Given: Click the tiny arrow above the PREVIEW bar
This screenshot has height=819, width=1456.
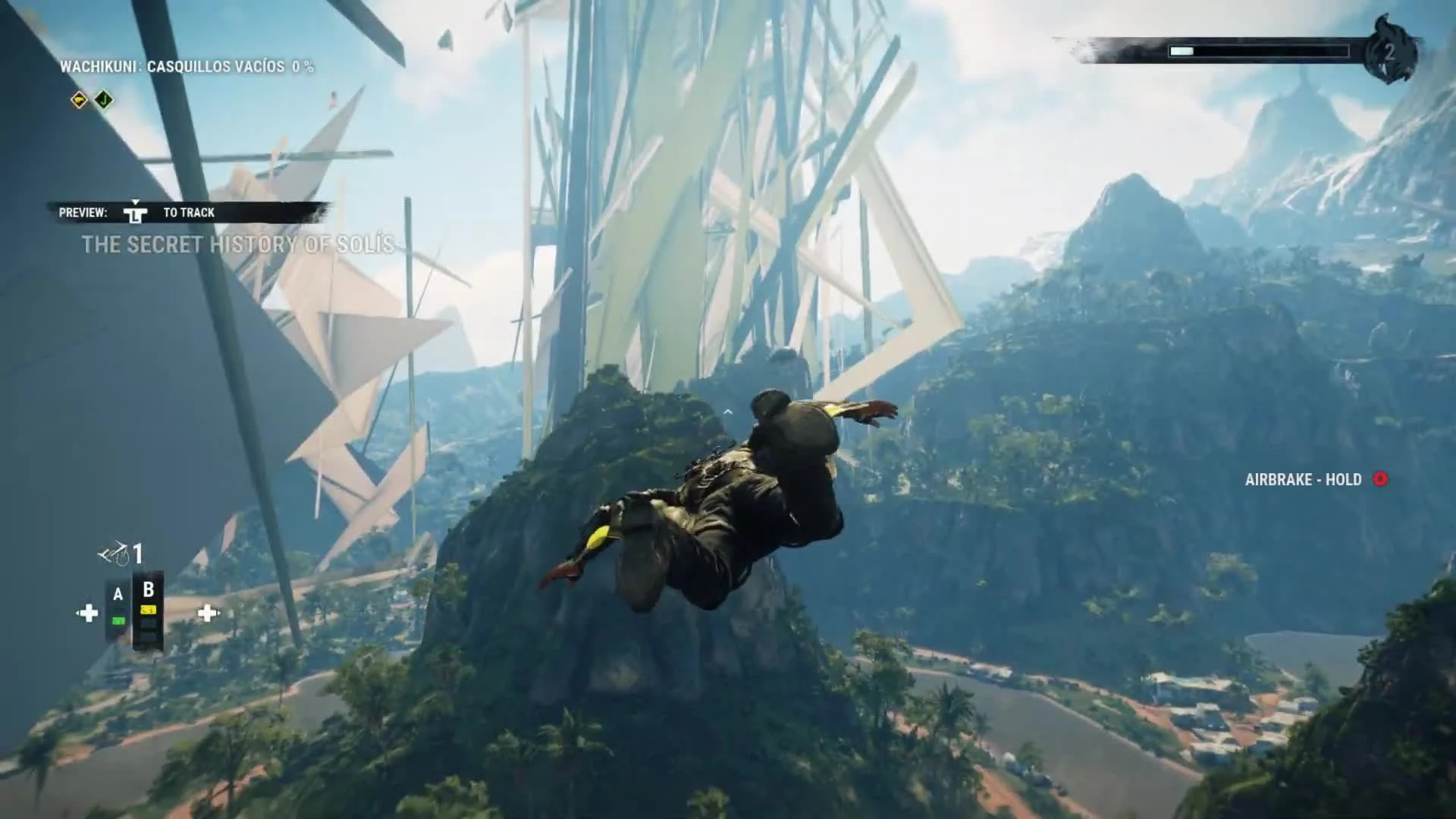Looking at the screenshot, I should tap(136, 203).
